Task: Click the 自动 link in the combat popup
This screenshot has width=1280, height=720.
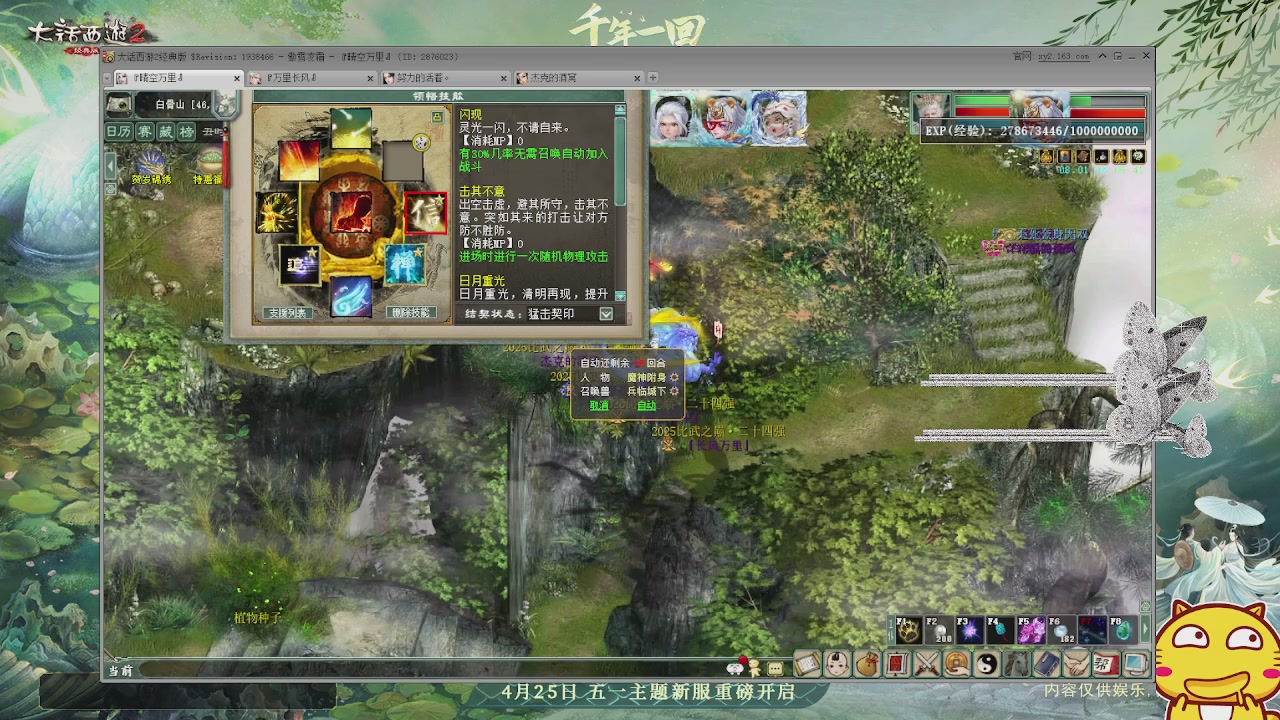Action: coord(647,405)
